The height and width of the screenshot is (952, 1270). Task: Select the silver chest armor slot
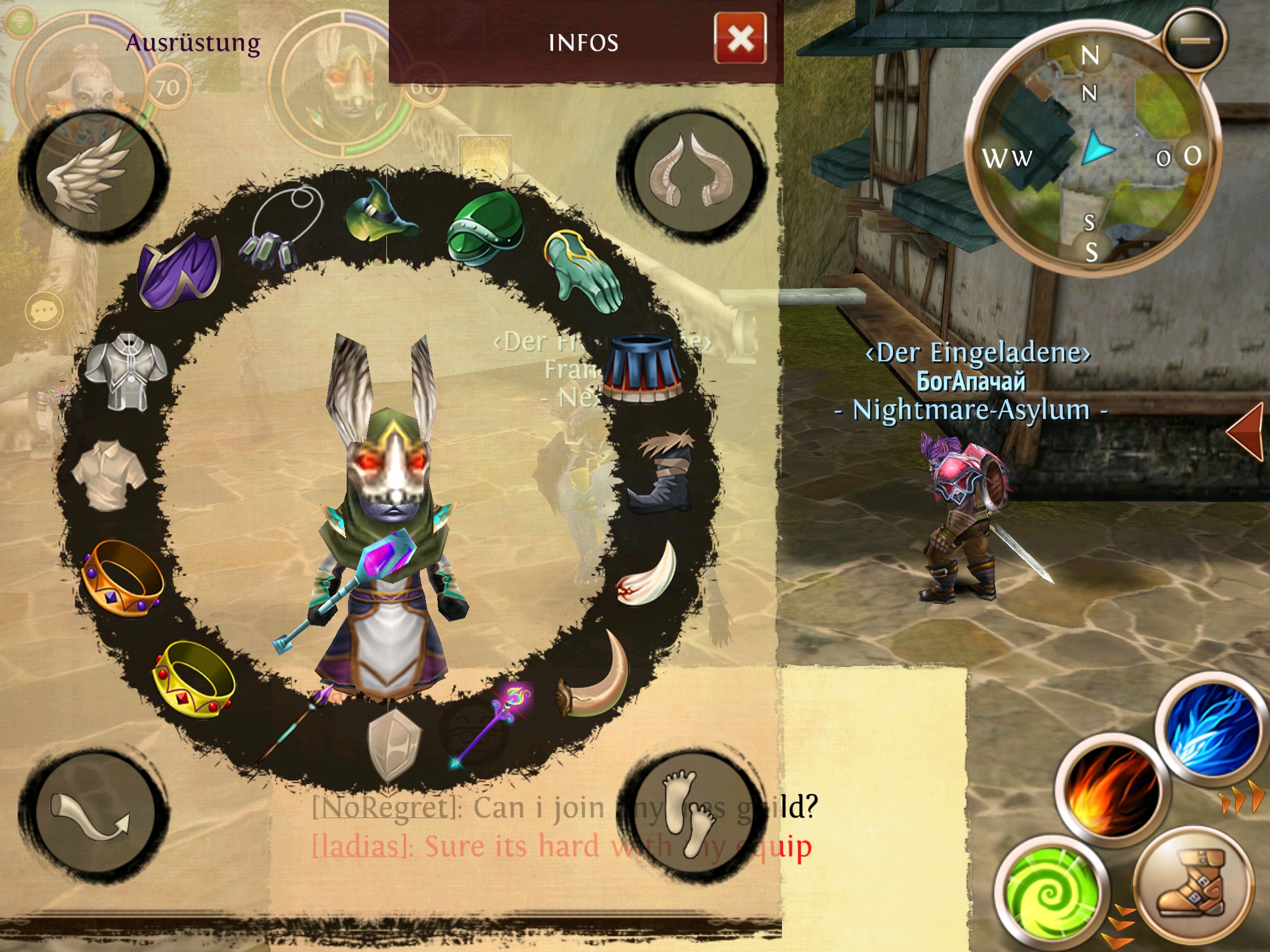[126, 371]
